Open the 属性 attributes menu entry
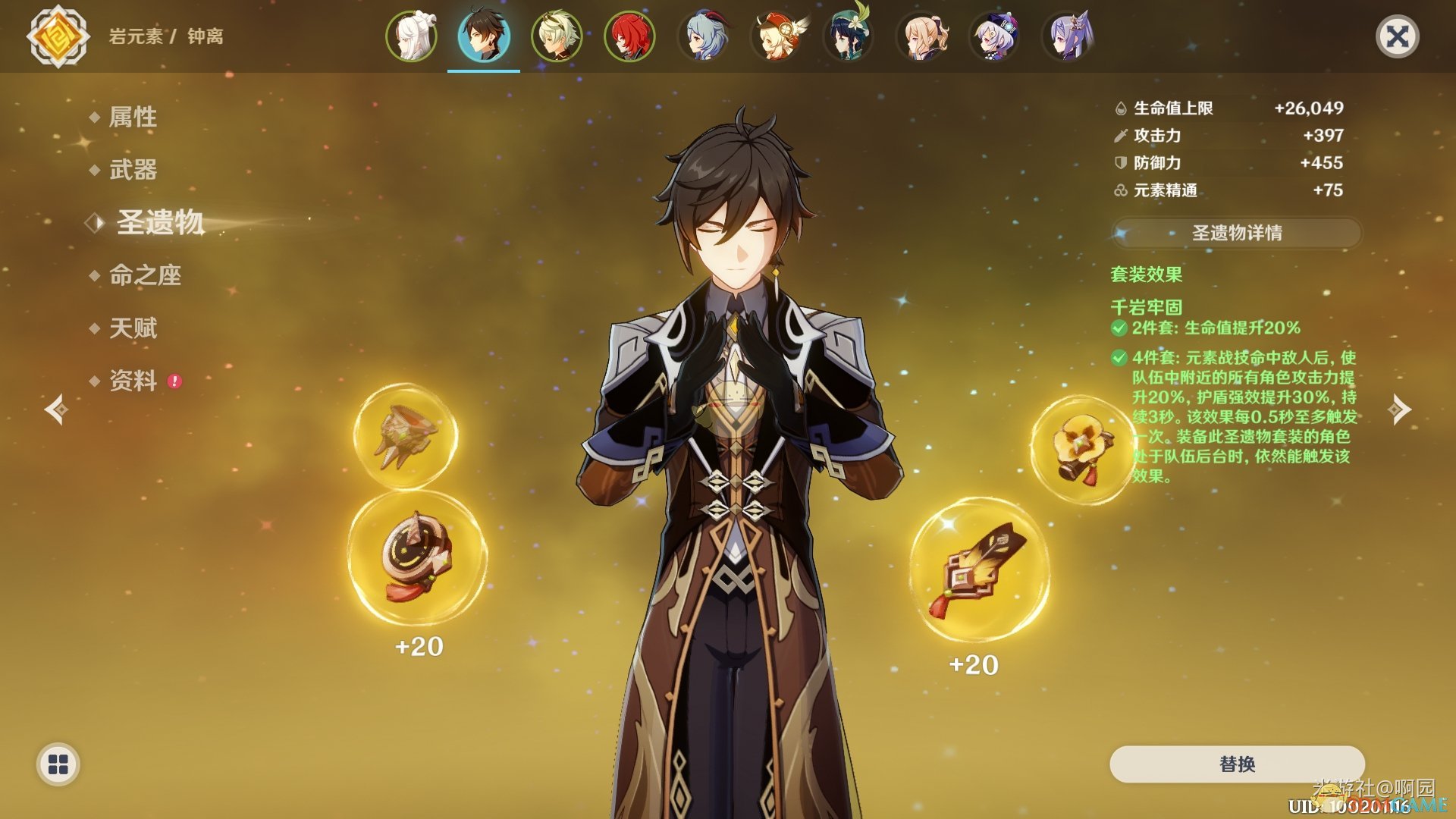This screenshot has width=1456, height=819. click(x=133, y=117)
